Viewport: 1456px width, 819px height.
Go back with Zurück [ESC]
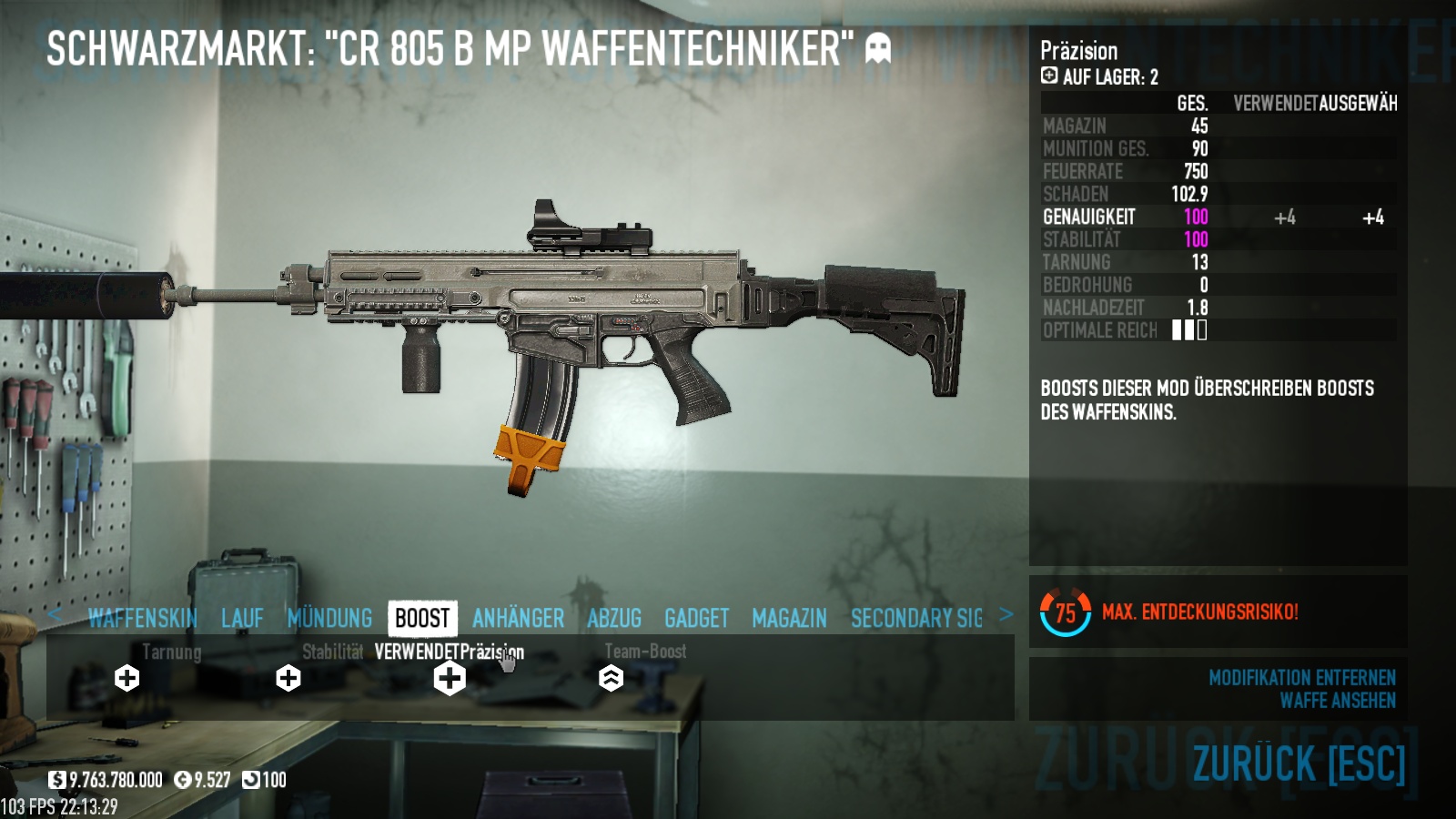(1299, 763)
